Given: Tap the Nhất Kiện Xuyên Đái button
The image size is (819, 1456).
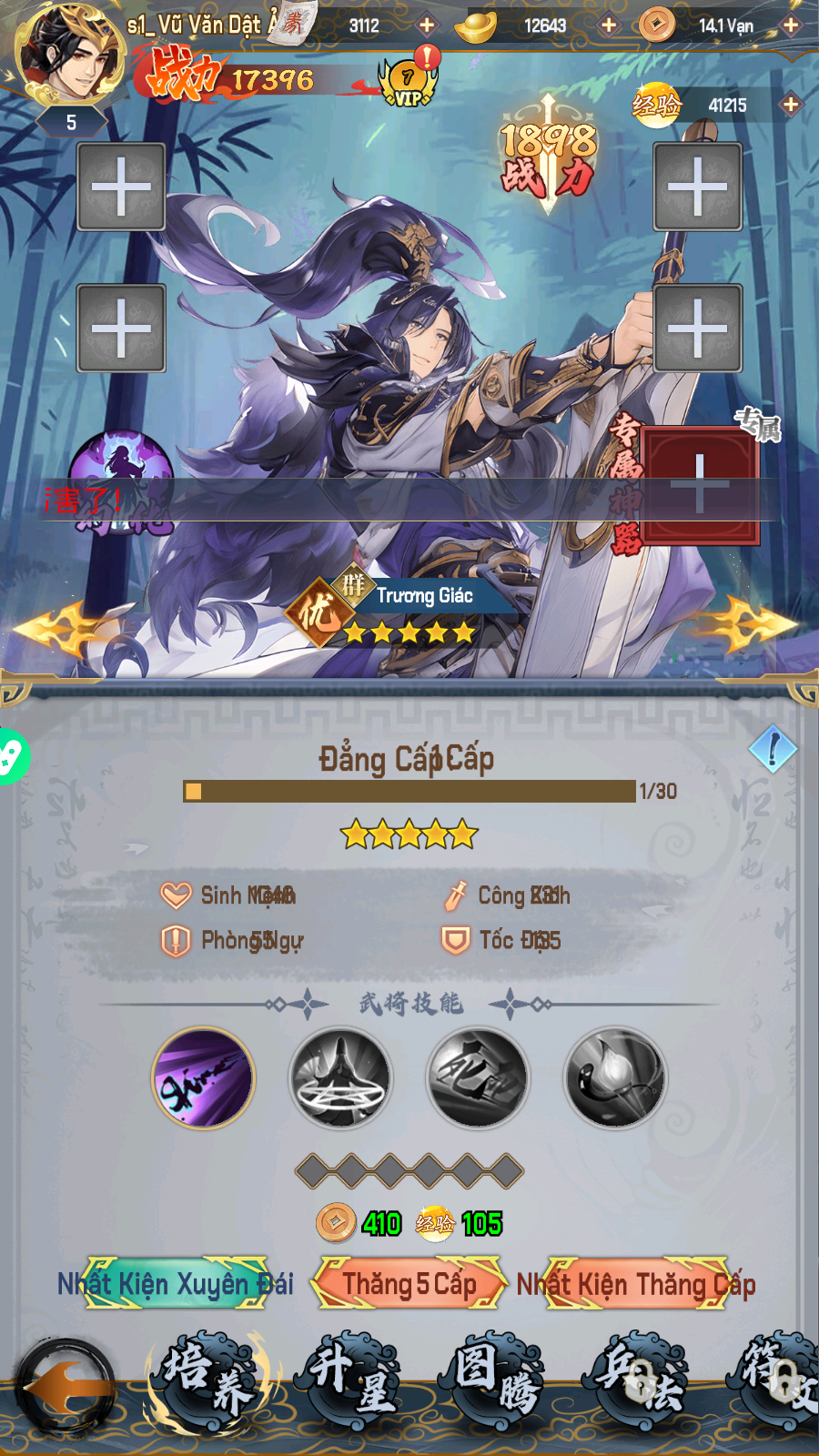Looking at the screenshot, I should (x=176, y=1283).
